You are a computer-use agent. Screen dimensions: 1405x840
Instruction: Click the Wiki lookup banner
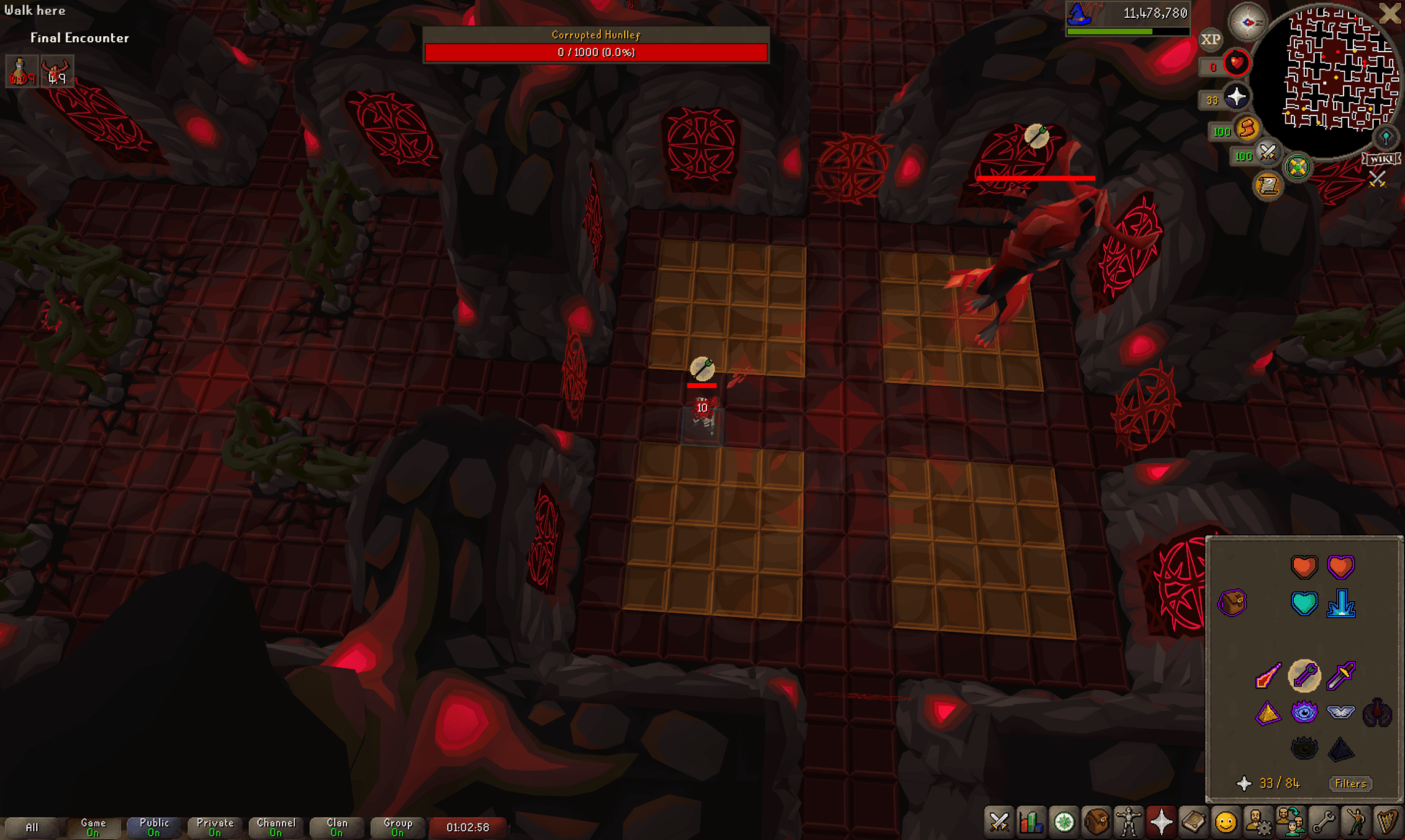coord(1381,159)
